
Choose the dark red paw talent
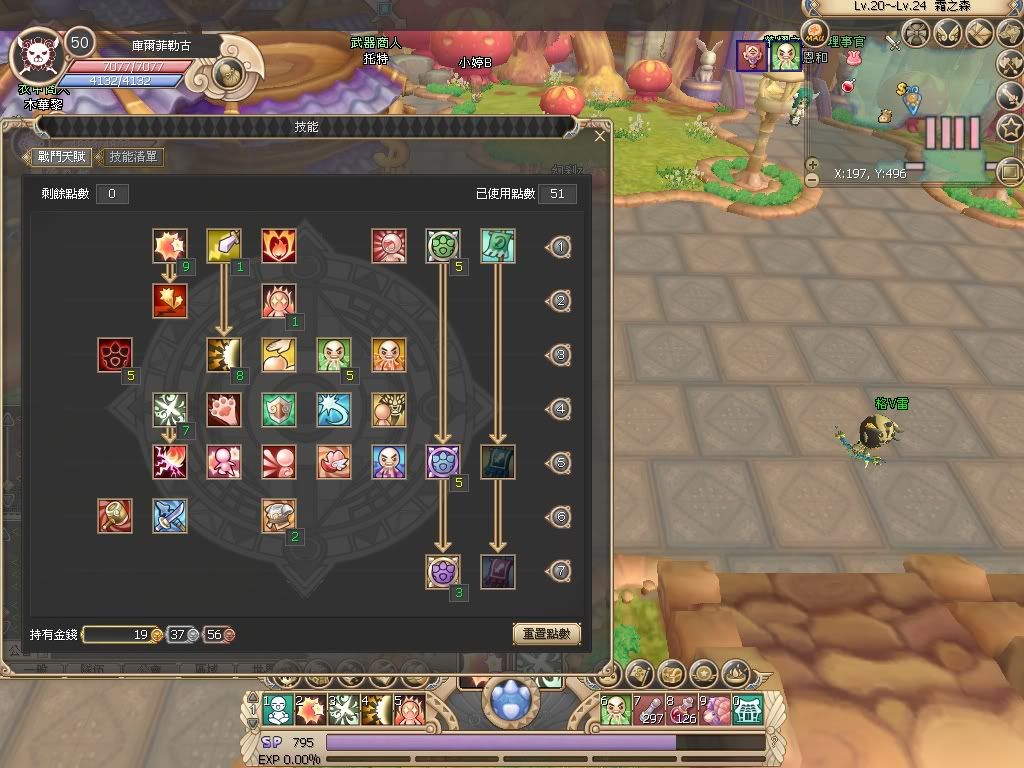[115, 355]
